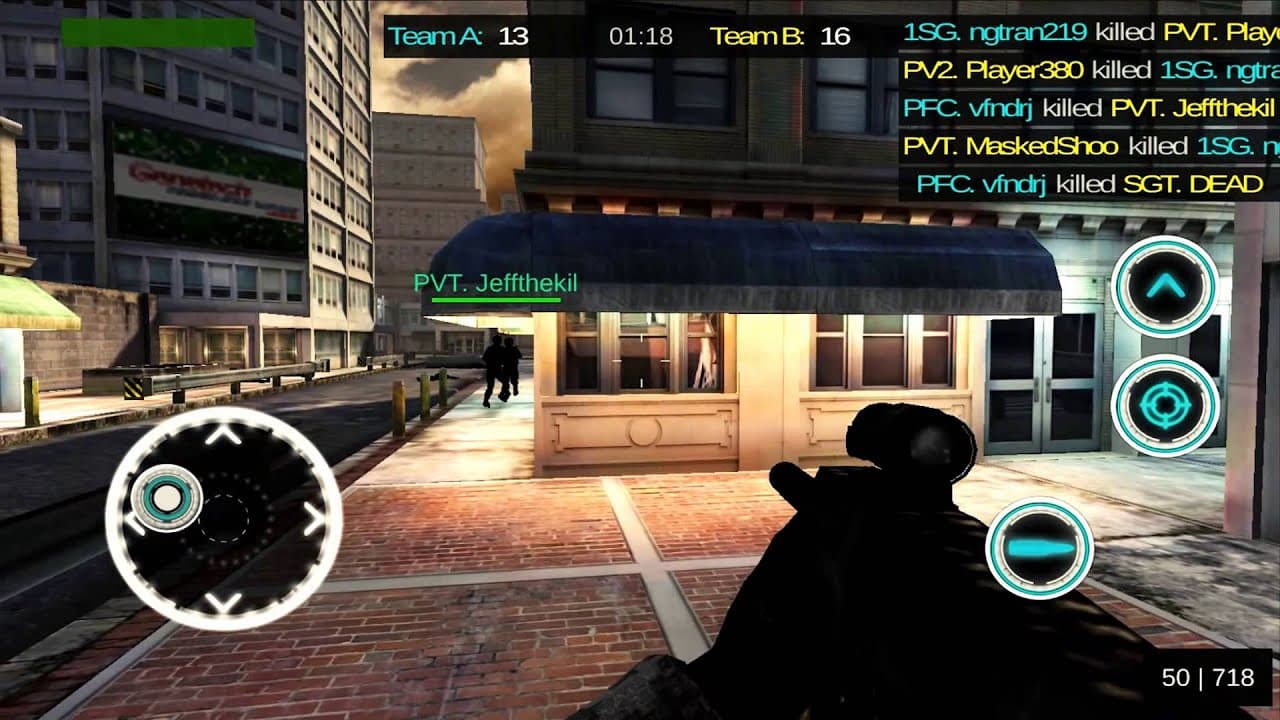Image resolution: width=1280 pixels, height=720 pixels.
Task: Select the Team A score display
Action: (460, 35)
